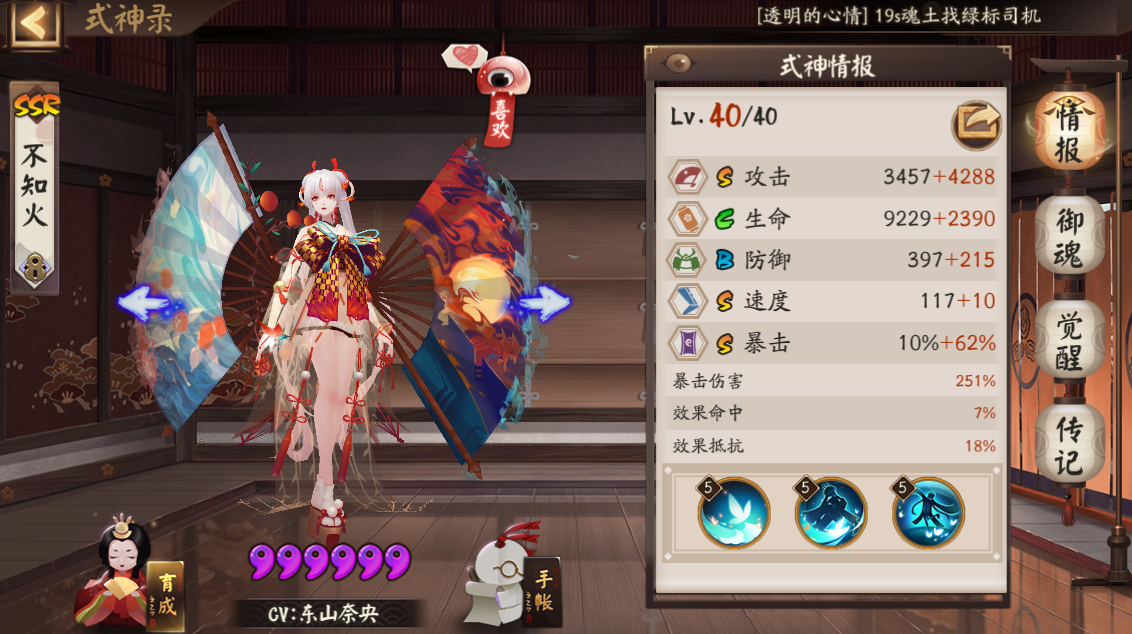Screen dimensions: 1132x634
Task: Inspect the glowing butterfly skill icon
Action: [734, 513]
